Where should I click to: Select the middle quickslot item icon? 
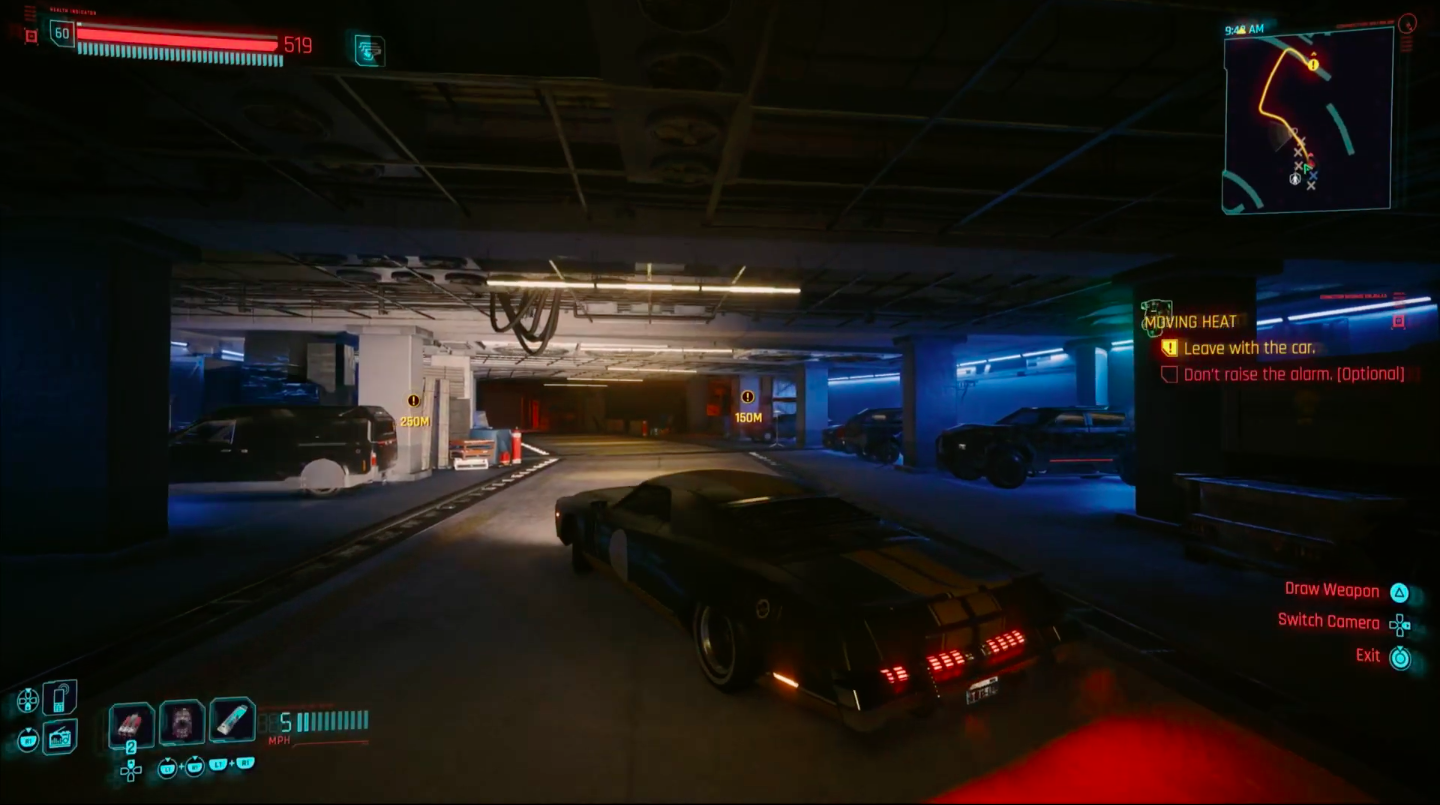[x=182, y=720]
